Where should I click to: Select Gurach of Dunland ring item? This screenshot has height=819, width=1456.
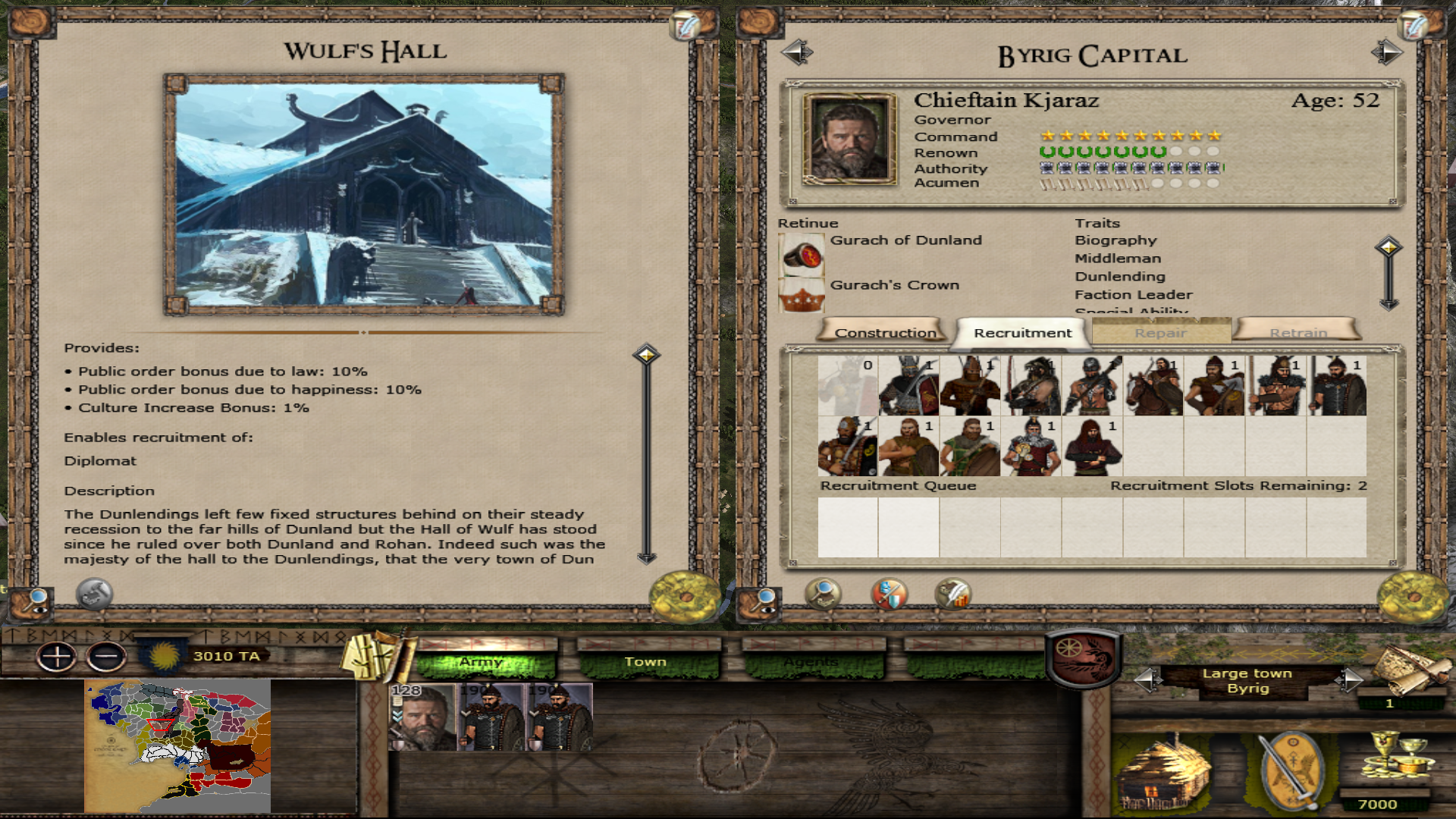[x=802, y=256]
